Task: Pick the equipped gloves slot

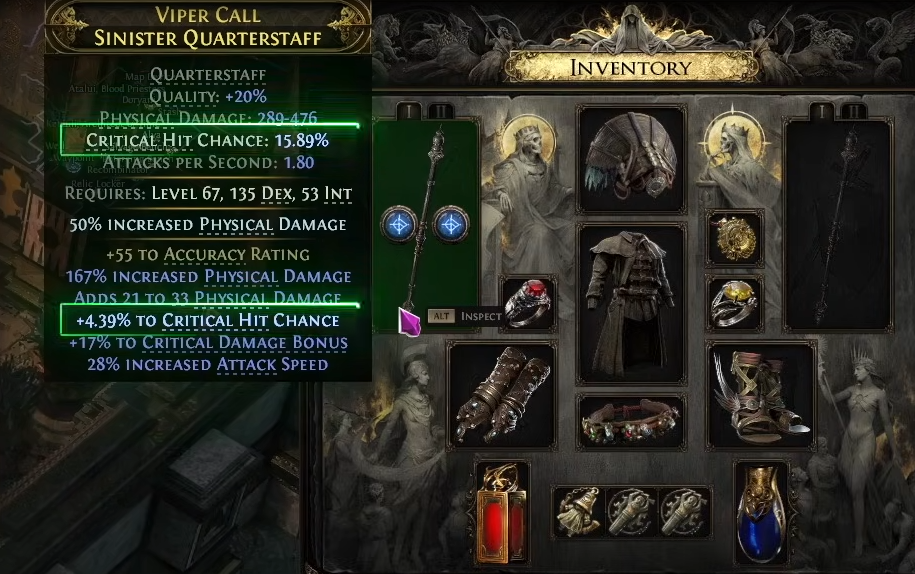Action: pyautogui.click(x=500, y=394)
